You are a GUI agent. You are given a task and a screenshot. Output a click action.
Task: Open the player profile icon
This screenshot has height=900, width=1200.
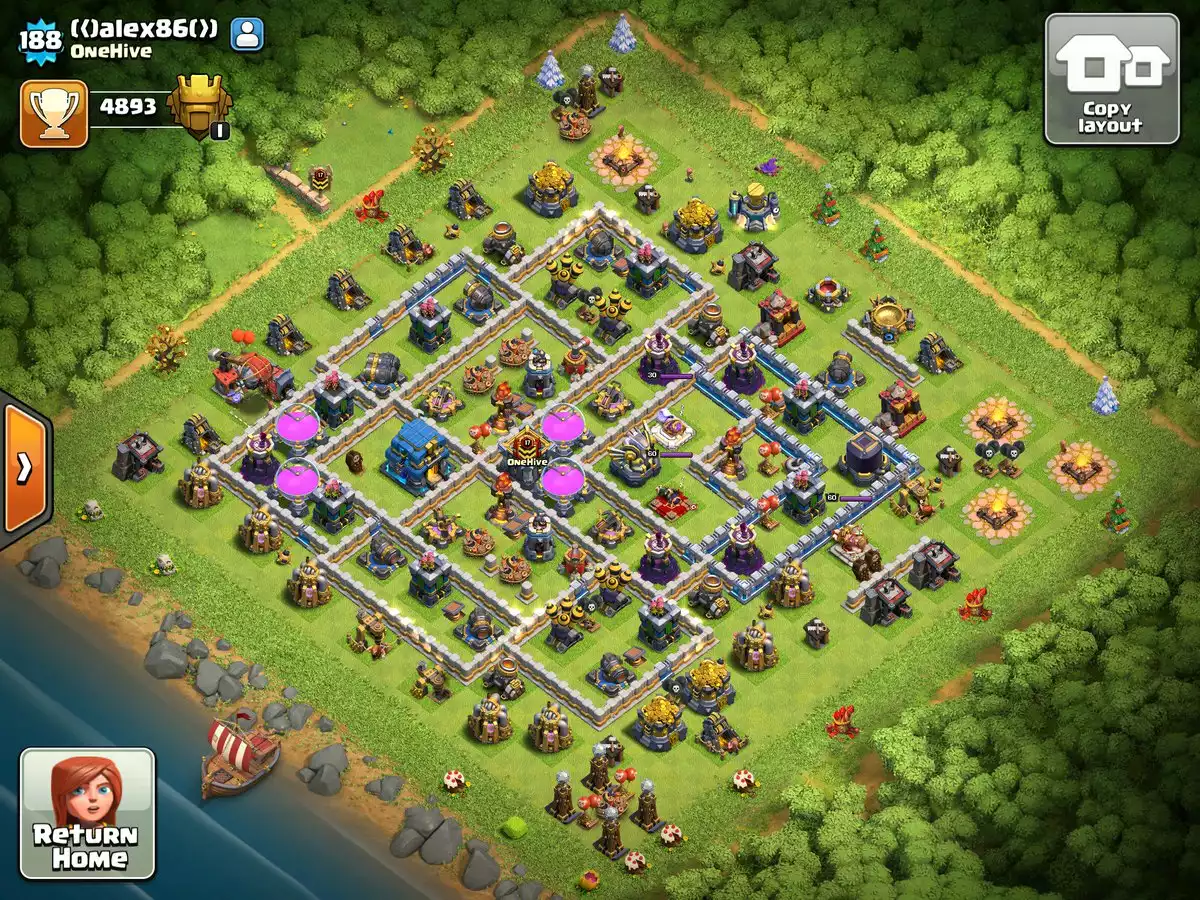coord(247,34)
